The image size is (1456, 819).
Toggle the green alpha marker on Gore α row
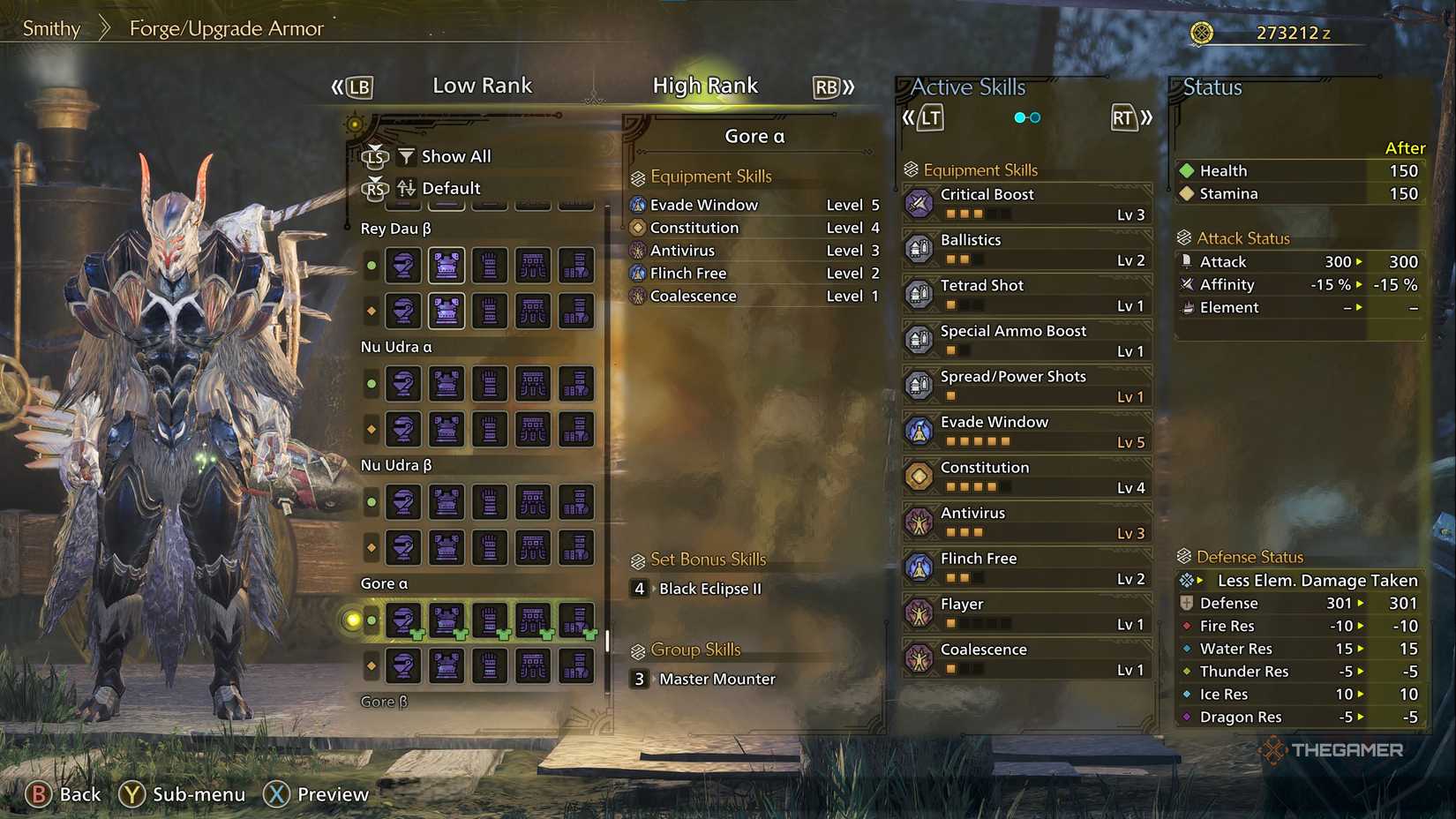(371, 620)
